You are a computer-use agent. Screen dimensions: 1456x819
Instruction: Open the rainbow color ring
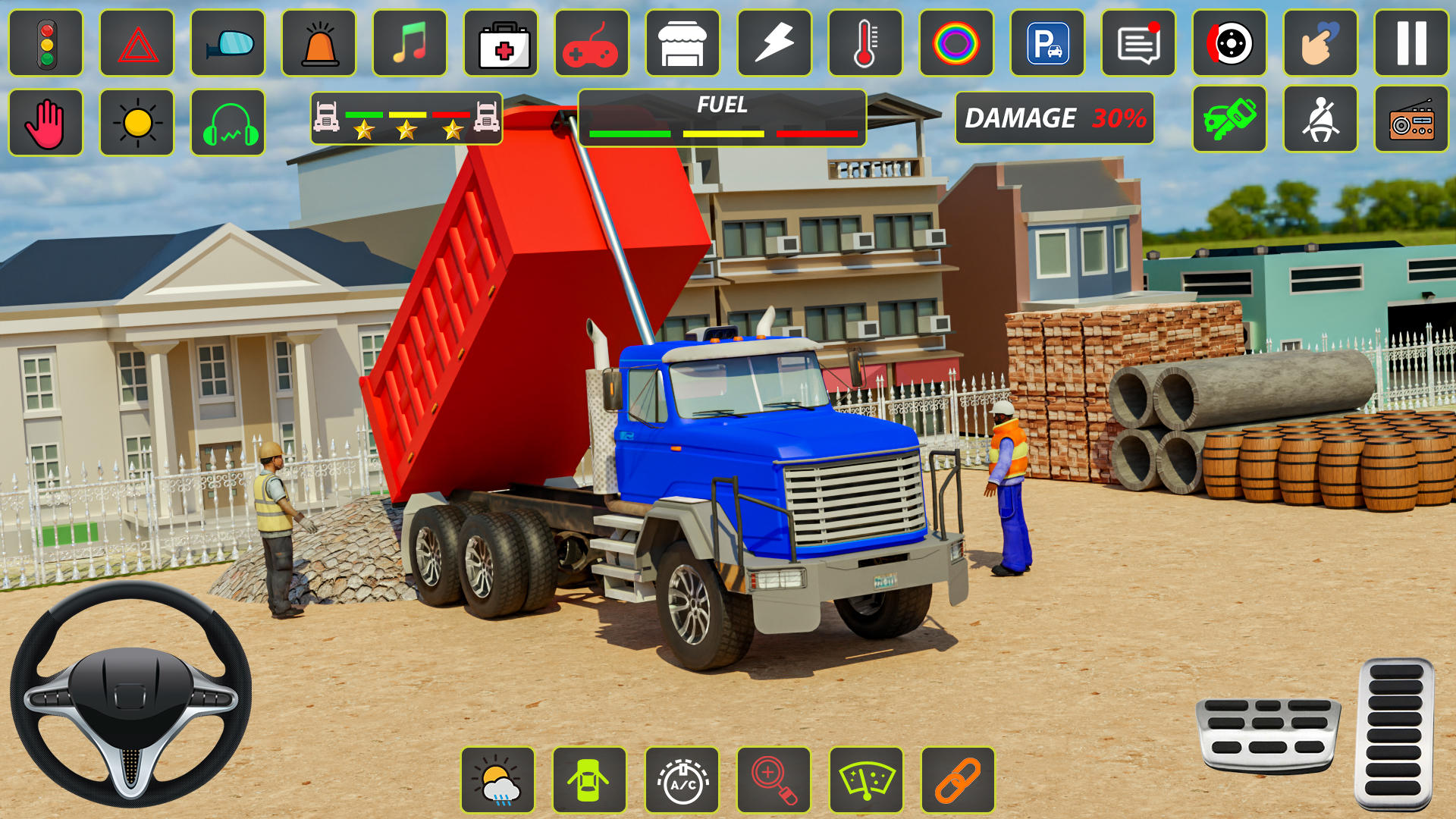click(x=956, y=43)
